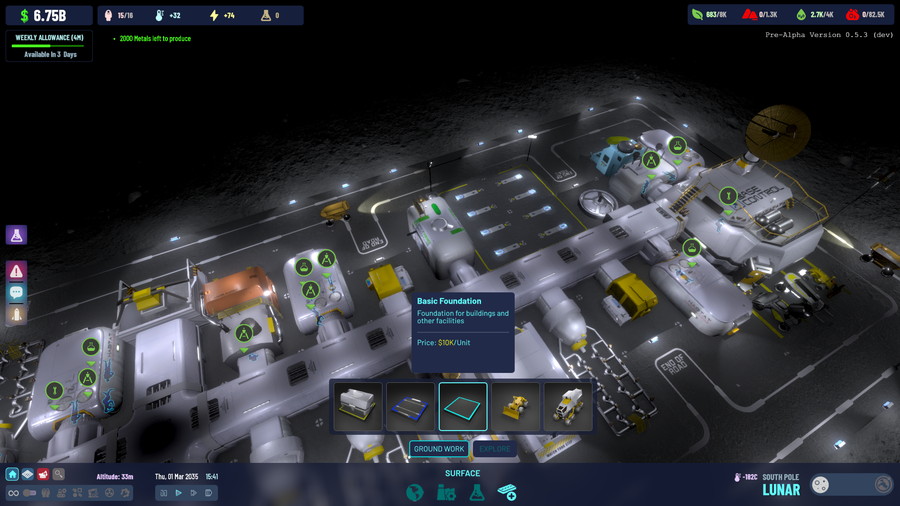Open the build-new-structure plus icon

point(507,492)
